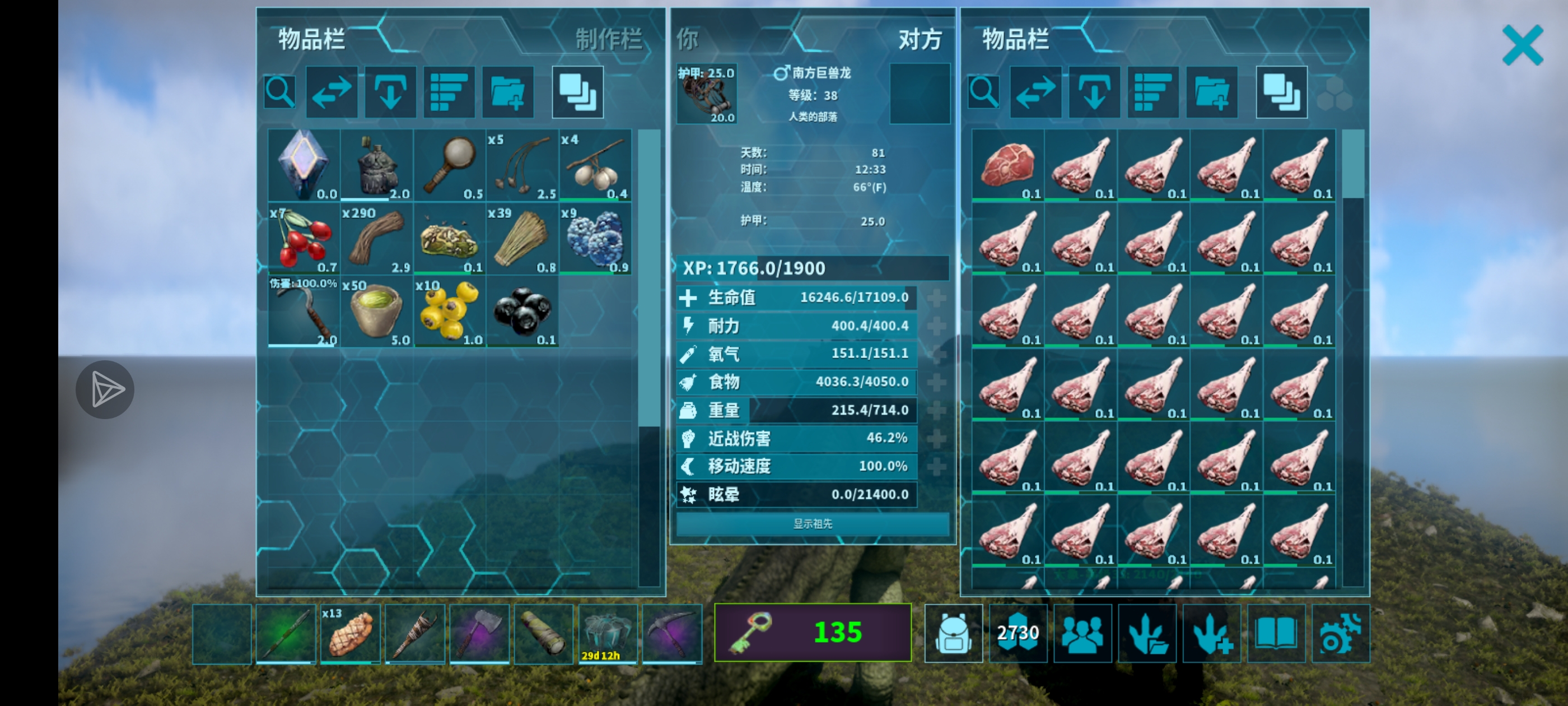Viewport: 1568px width, 706px height.
Task: Open the backpack inventory icon
Action: (x=953, y=634)
